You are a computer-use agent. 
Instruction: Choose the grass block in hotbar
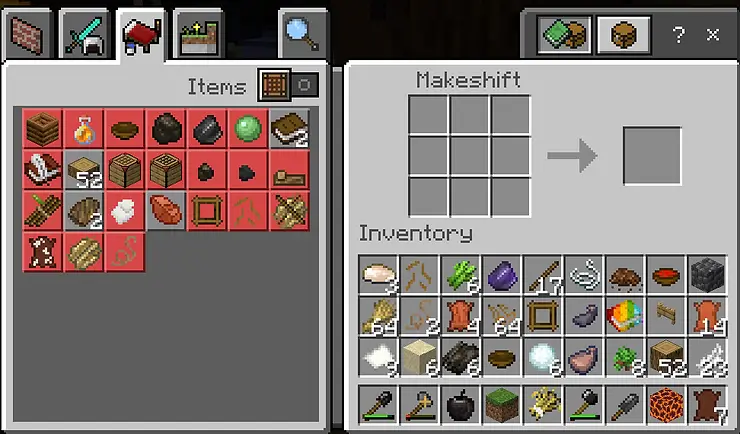coord(501,406)
